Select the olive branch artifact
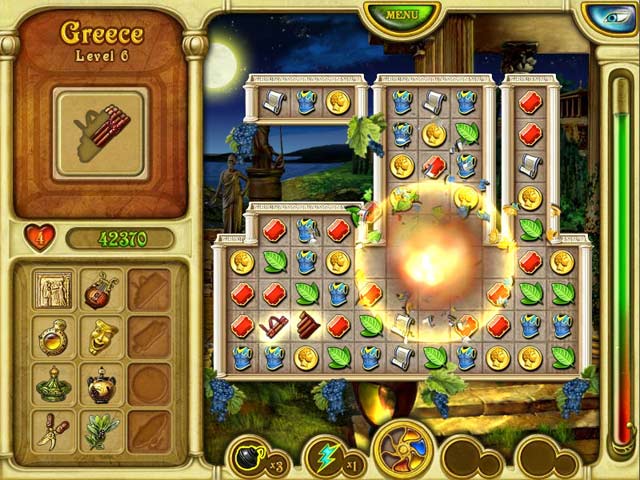Image resolution: width=640 pixels, height=480 pixels. click(100, 430)
